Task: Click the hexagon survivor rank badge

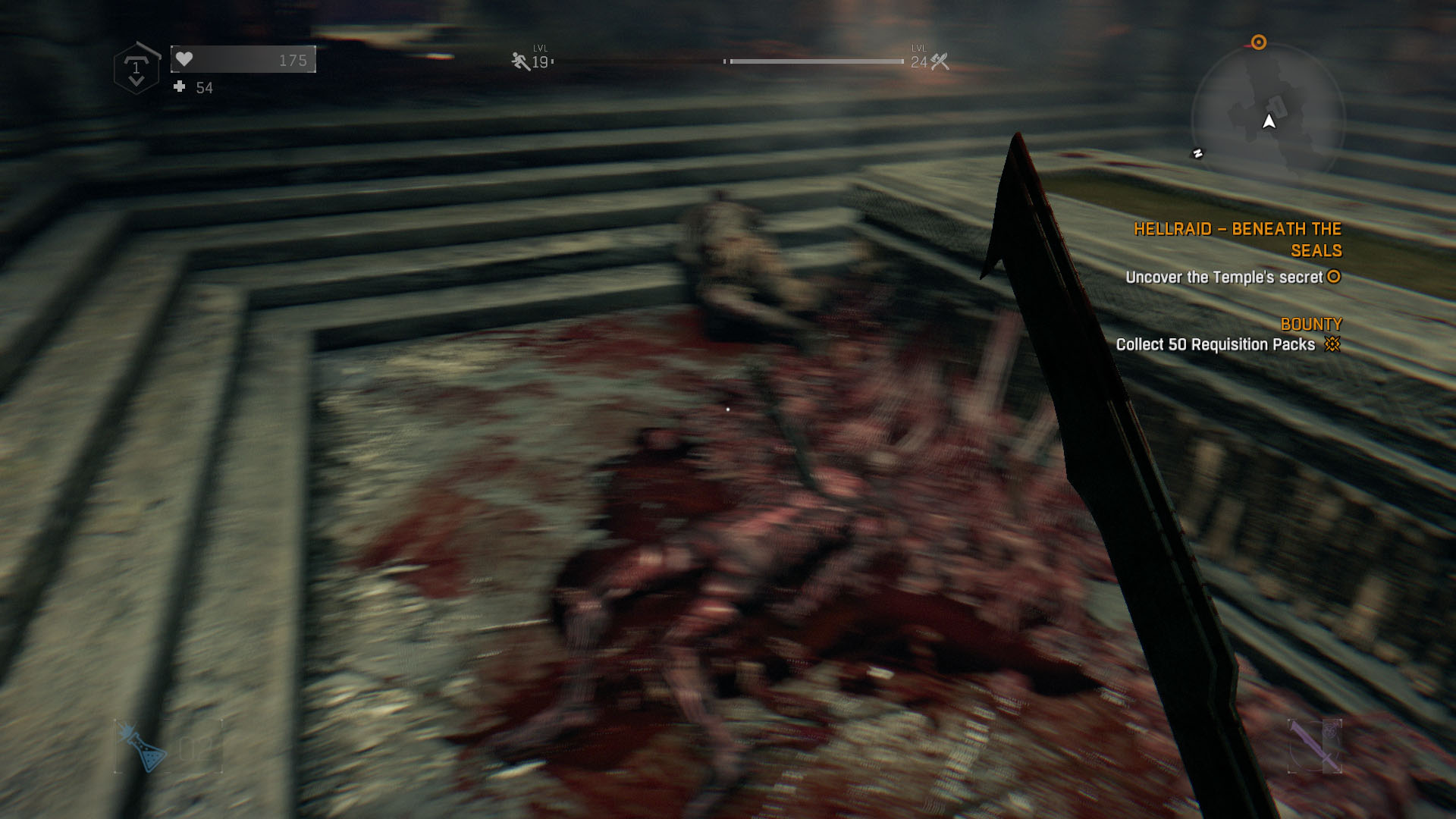Action: (136, 69)
